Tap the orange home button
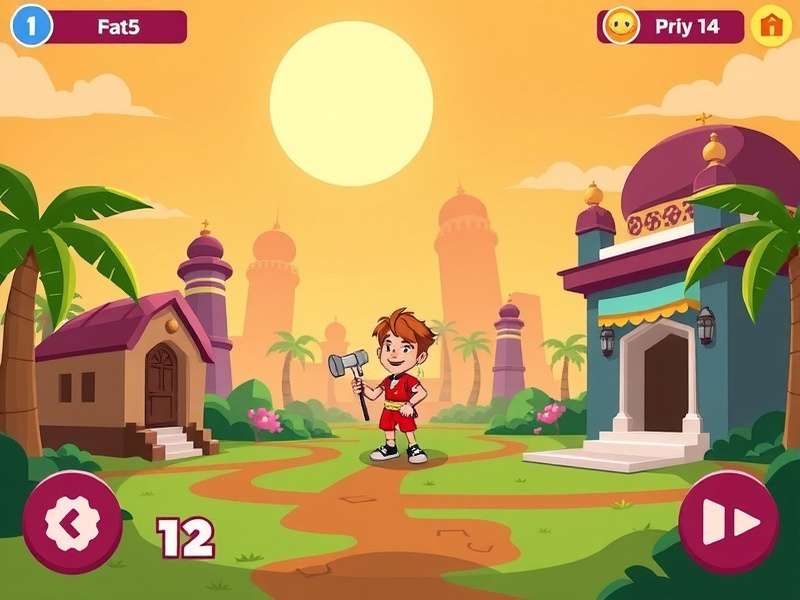800x600 pixels. point(771,26)
